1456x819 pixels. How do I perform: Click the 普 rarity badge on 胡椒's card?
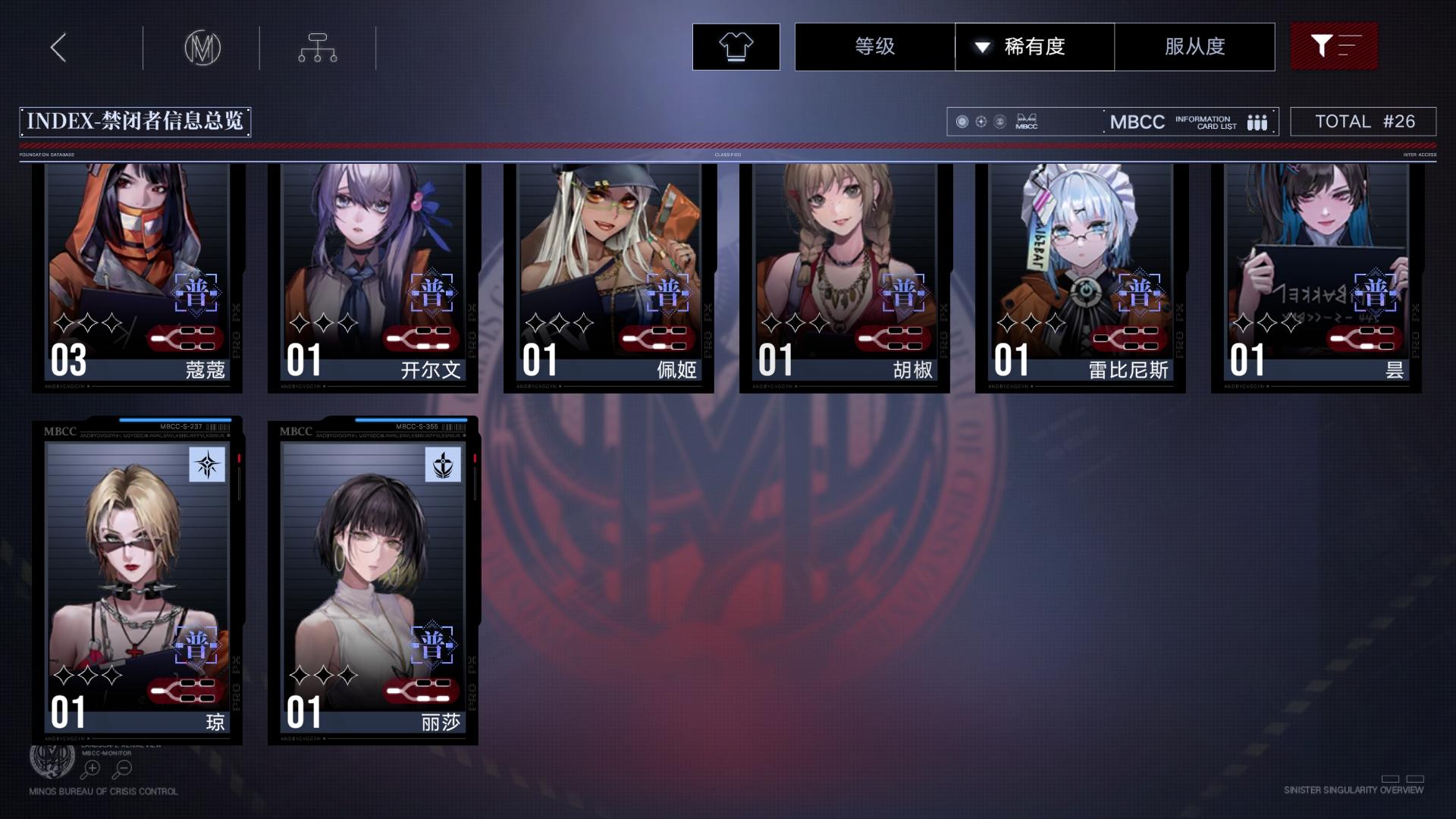(x=904, y=295)
